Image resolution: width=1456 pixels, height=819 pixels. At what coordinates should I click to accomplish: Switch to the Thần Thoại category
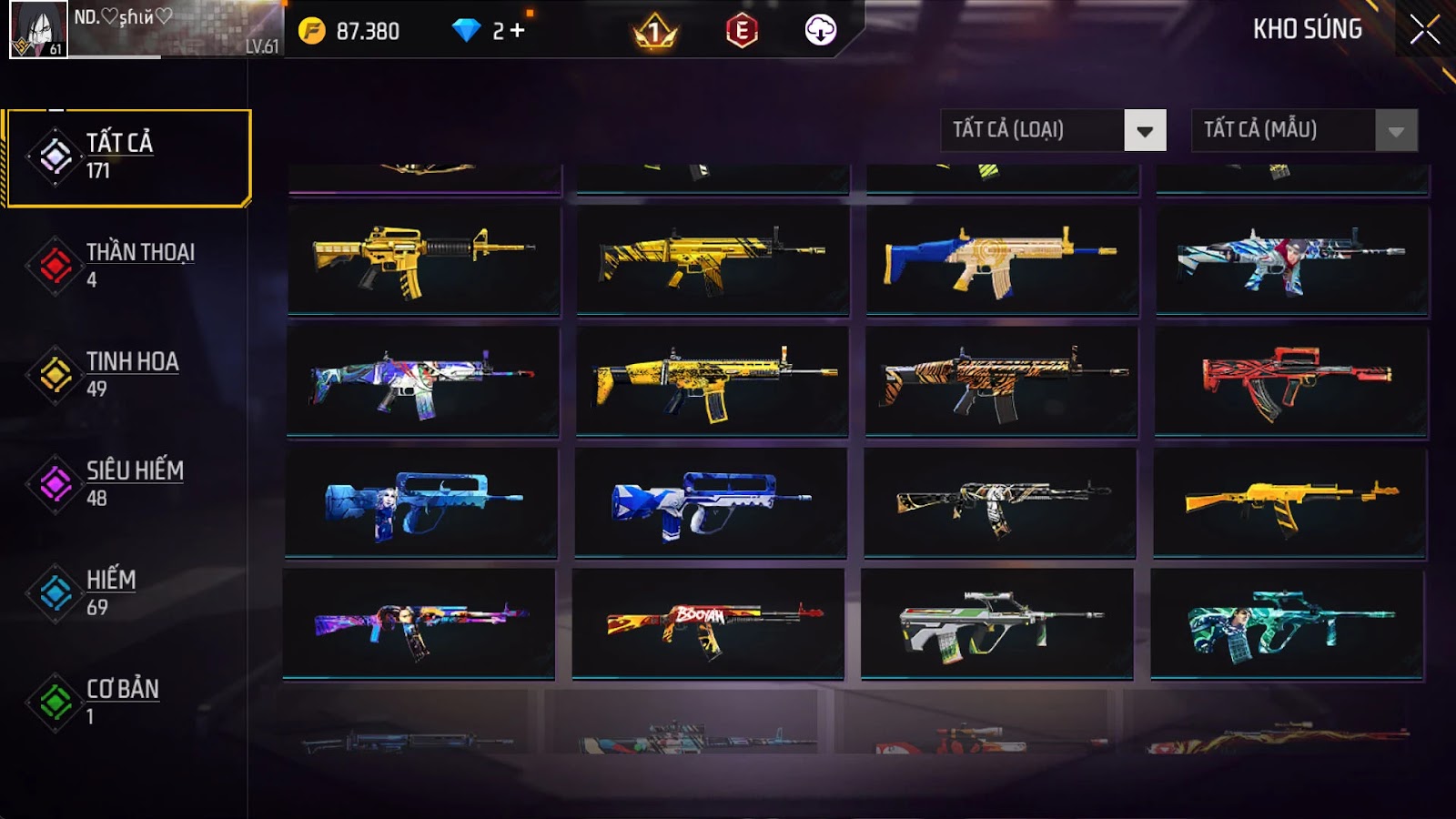coord(127,265)
